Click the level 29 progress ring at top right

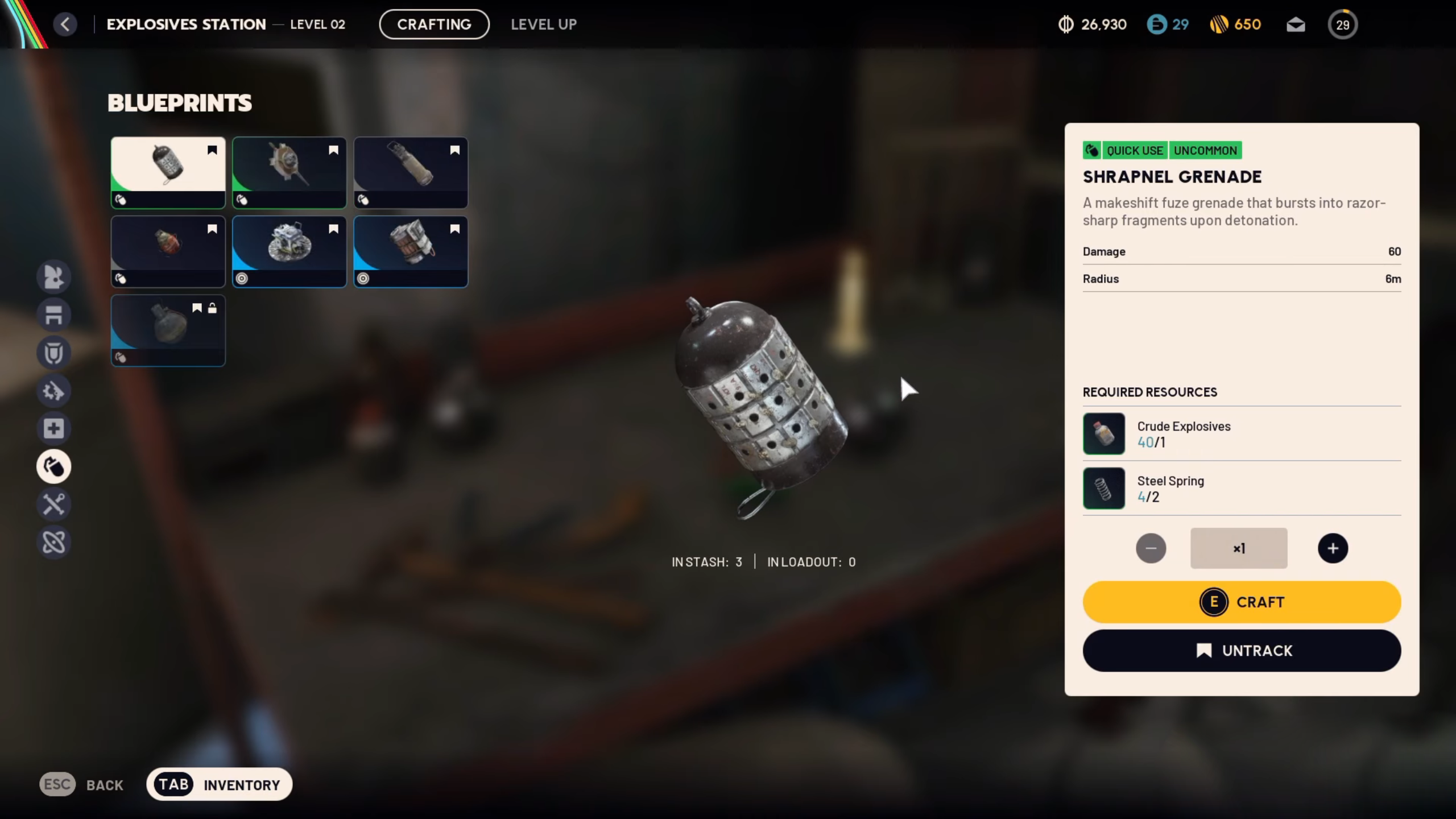pos(1343,24)
